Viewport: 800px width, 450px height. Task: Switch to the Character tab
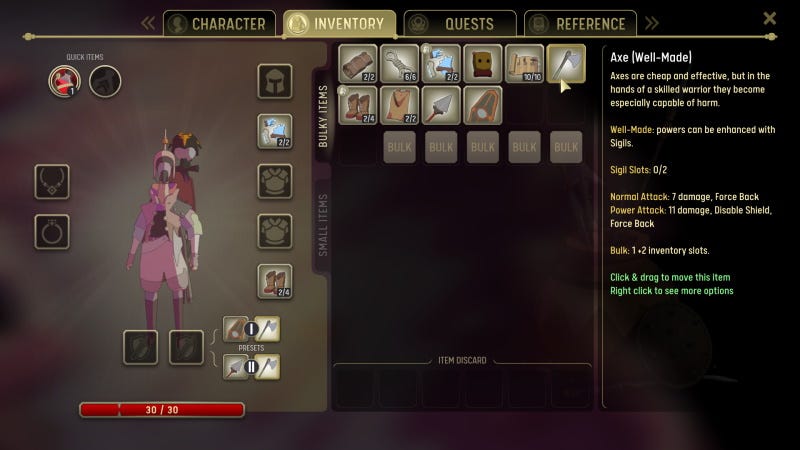pos(219,24)
